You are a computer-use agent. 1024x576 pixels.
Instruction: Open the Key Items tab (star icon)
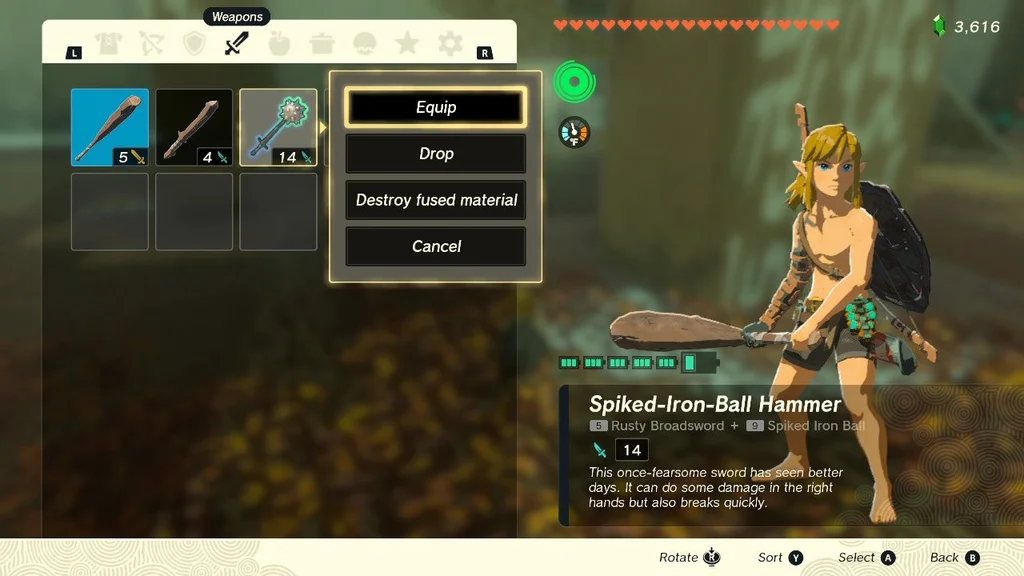(x=407, y=44)
